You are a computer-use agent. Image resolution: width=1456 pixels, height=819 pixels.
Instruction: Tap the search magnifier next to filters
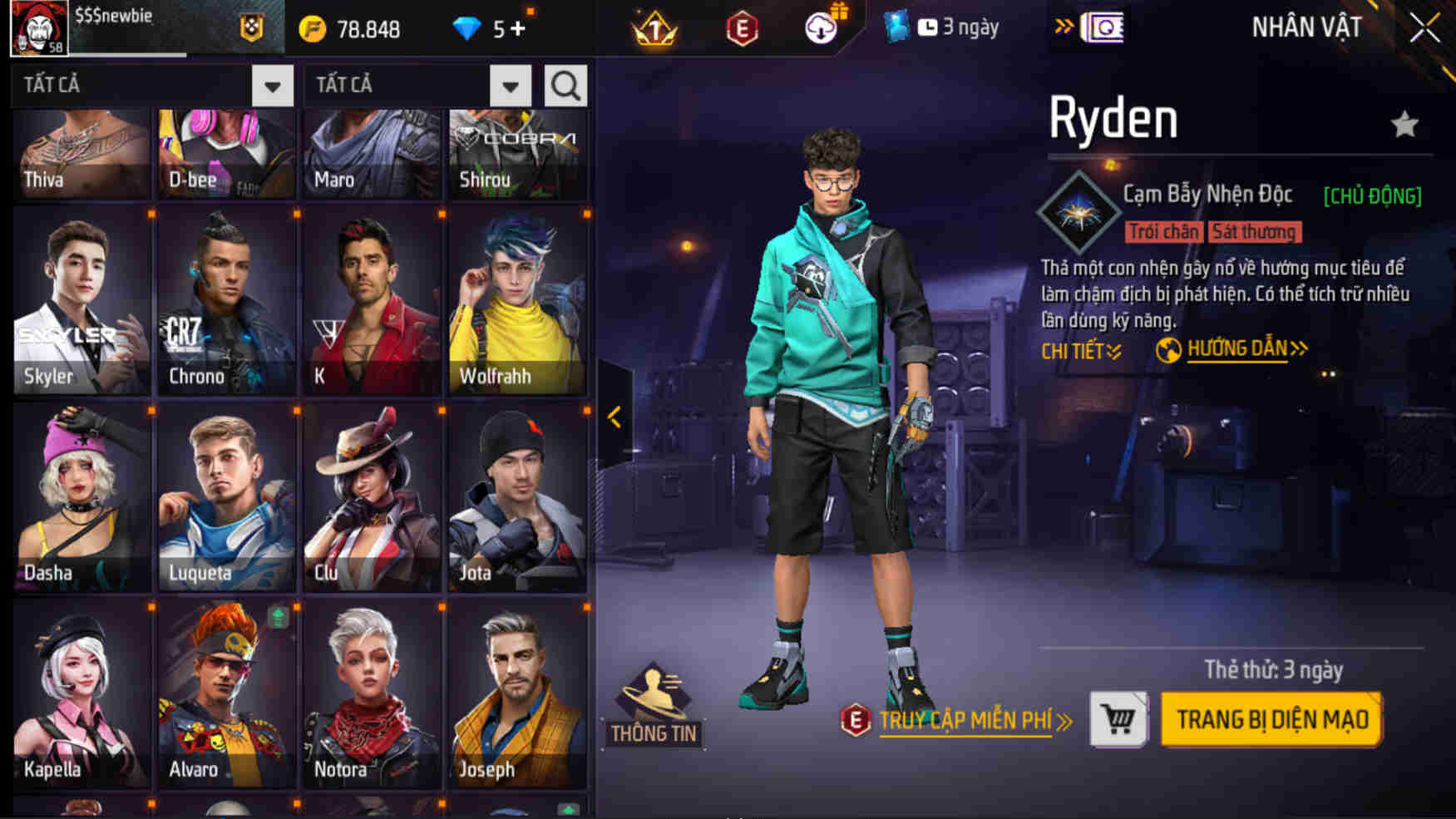click(565, 84)
